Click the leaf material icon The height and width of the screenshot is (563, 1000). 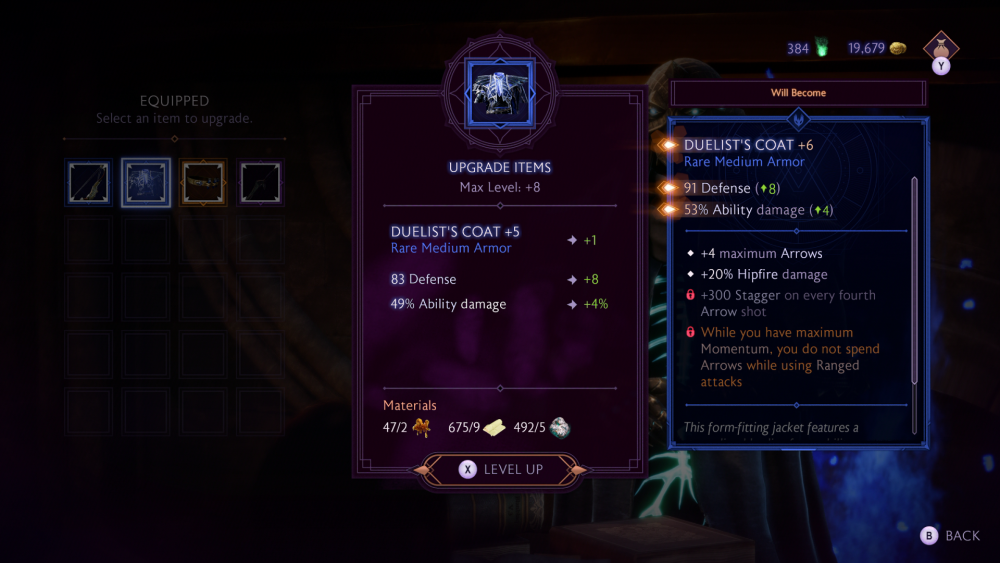(419, 429)
